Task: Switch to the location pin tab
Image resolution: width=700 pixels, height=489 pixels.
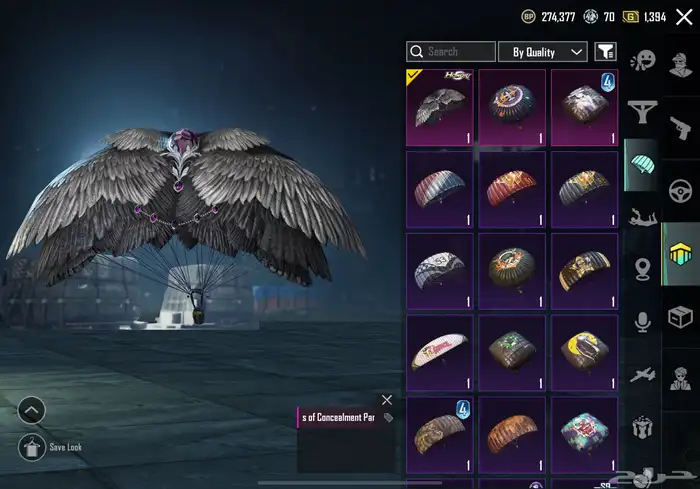Action: tap(641, 268)
